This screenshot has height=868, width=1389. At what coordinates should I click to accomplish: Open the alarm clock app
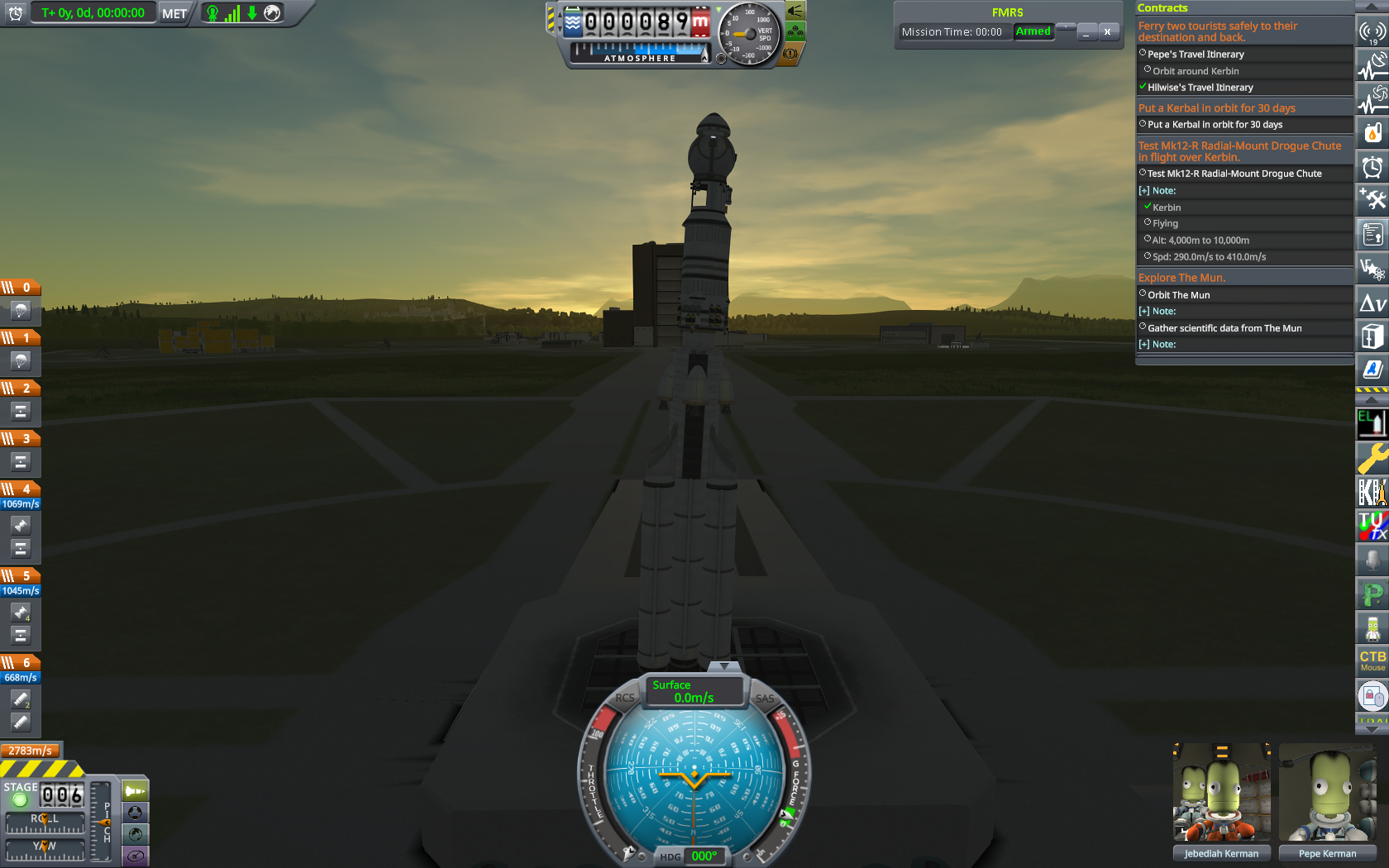pyautogui.click(x=1372, y=168)
